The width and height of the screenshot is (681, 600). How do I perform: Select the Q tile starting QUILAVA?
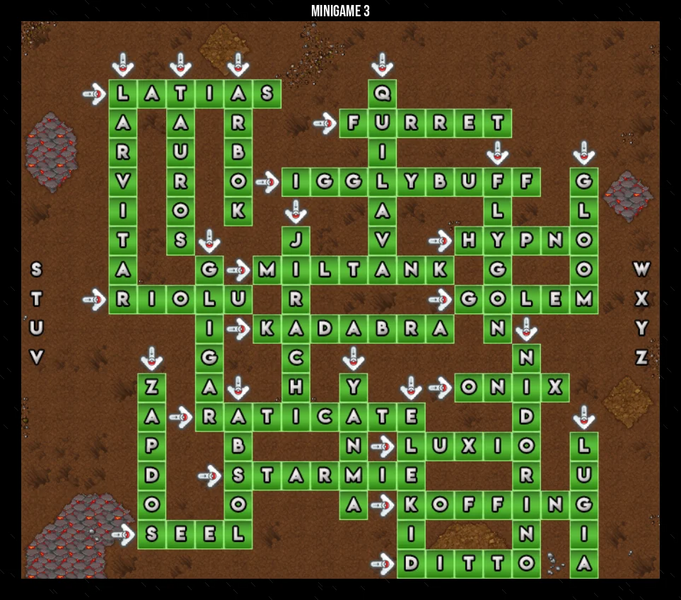(382, 94)
